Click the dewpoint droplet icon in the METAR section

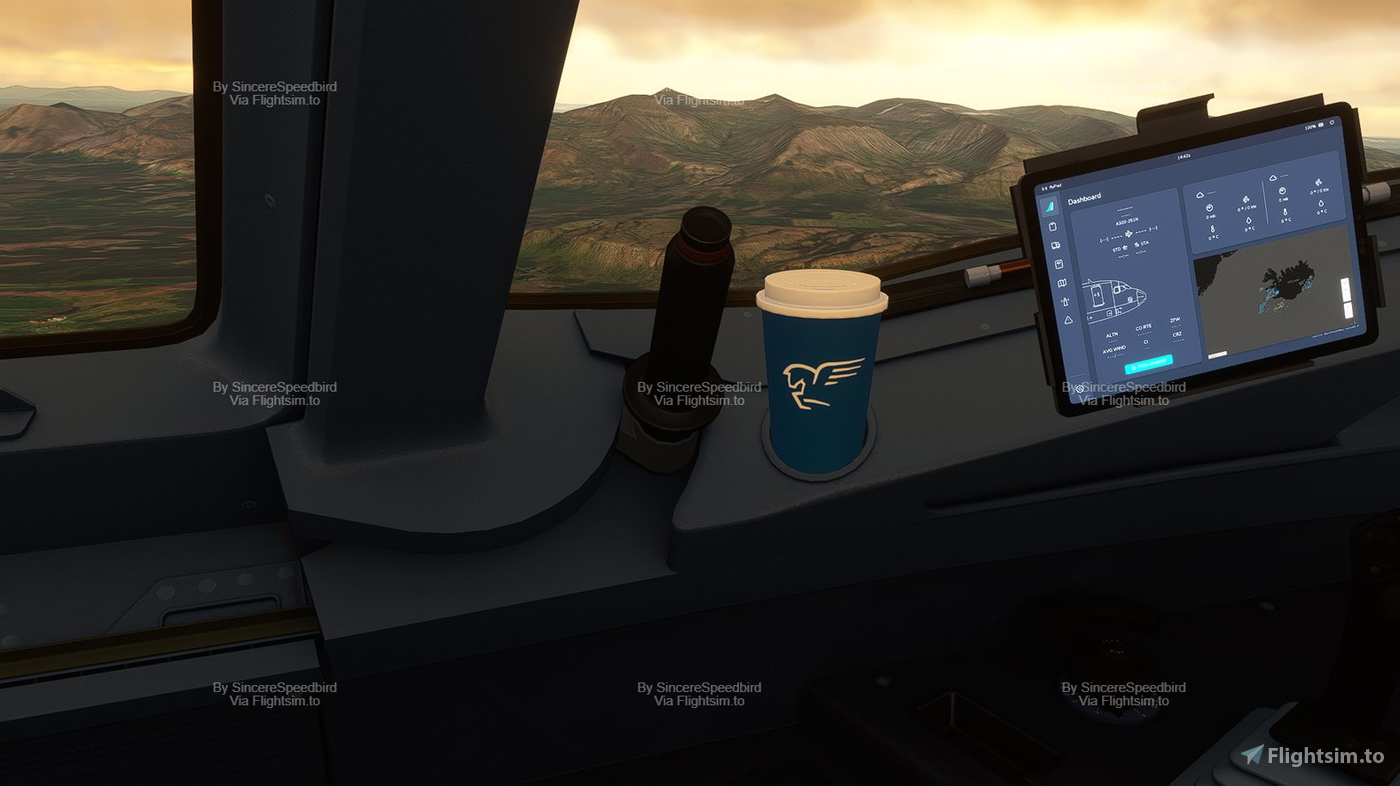[1250, 220]
